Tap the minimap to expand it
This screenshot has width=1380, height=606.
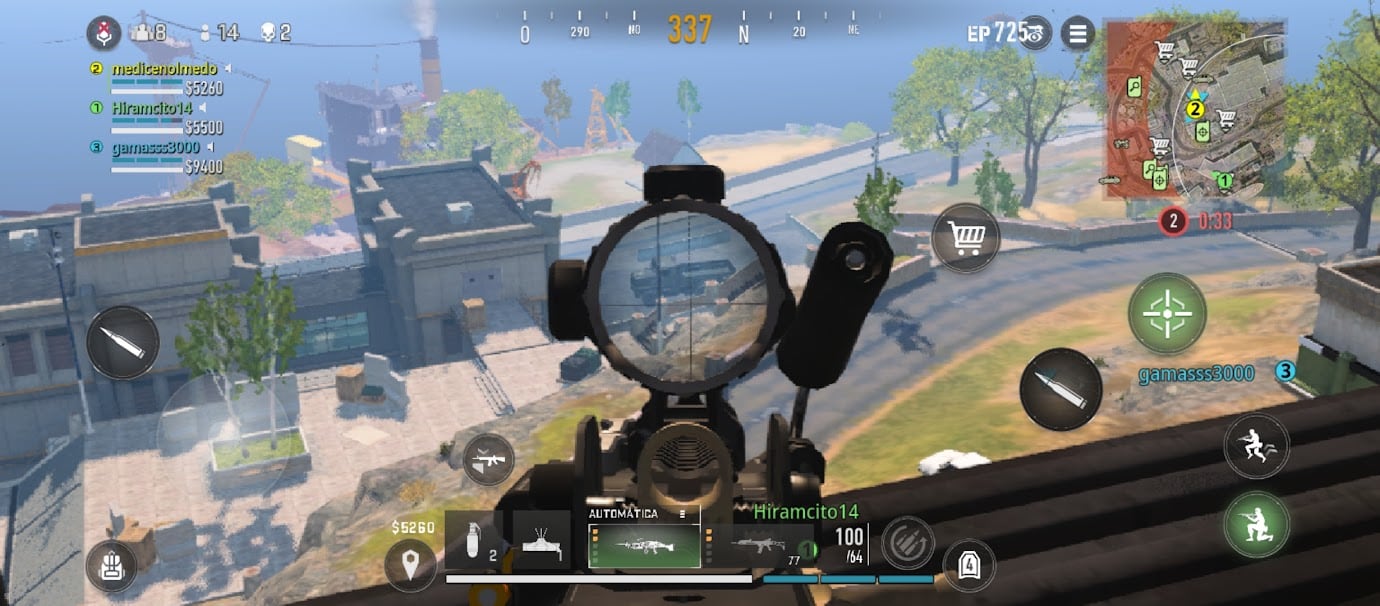1195,110
